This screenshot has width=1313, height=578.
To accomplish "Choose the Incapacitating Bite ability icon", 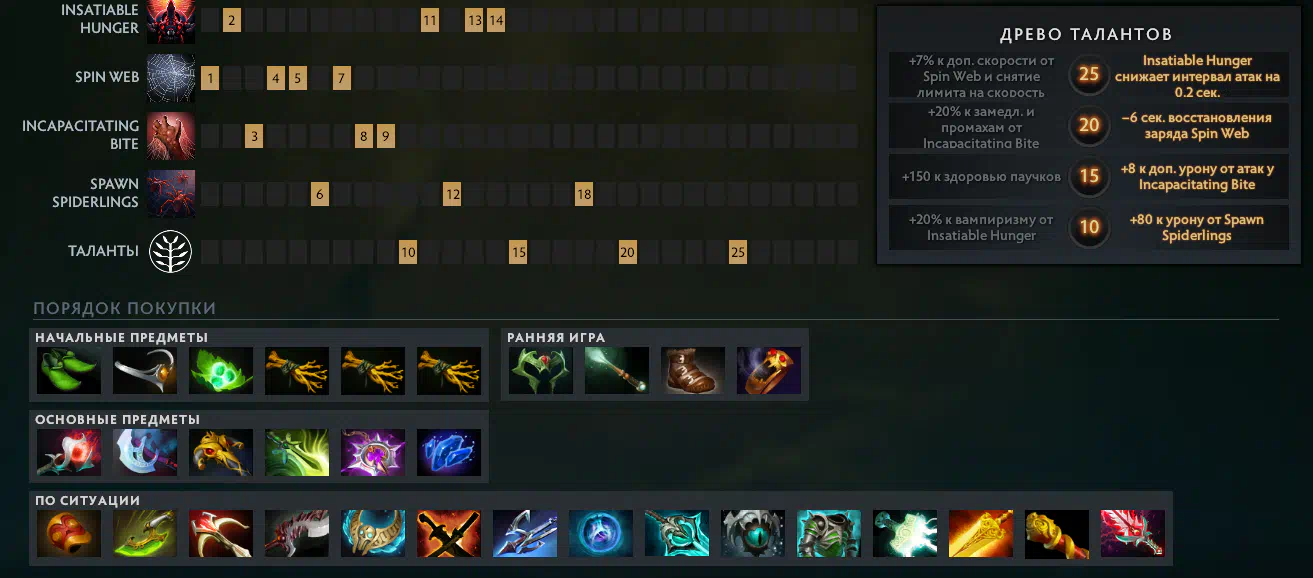I will (171, 136).
